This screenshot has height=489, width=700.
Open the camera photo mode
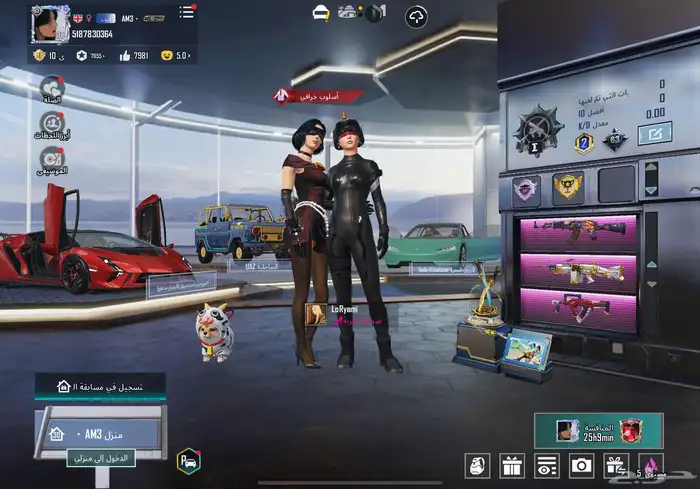581,465
